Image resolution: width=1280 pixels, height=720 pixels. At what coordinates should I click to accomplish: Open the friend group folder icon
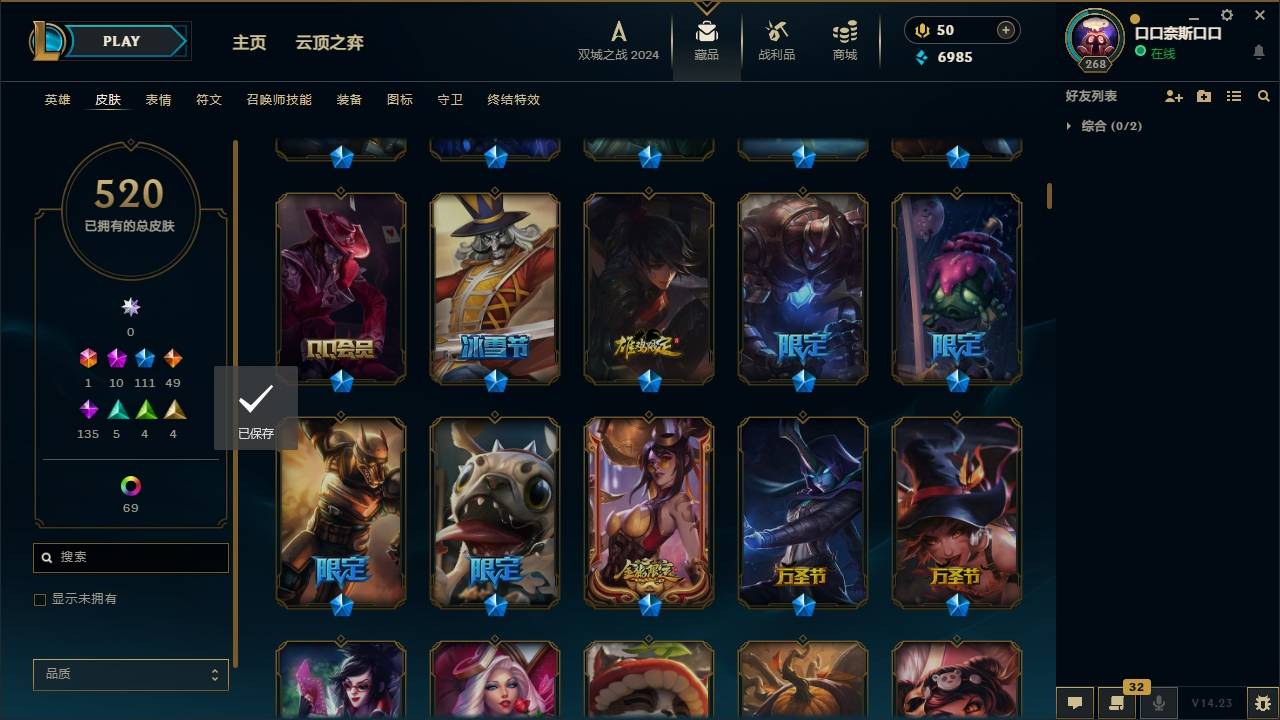click(x=1204, y=96)
